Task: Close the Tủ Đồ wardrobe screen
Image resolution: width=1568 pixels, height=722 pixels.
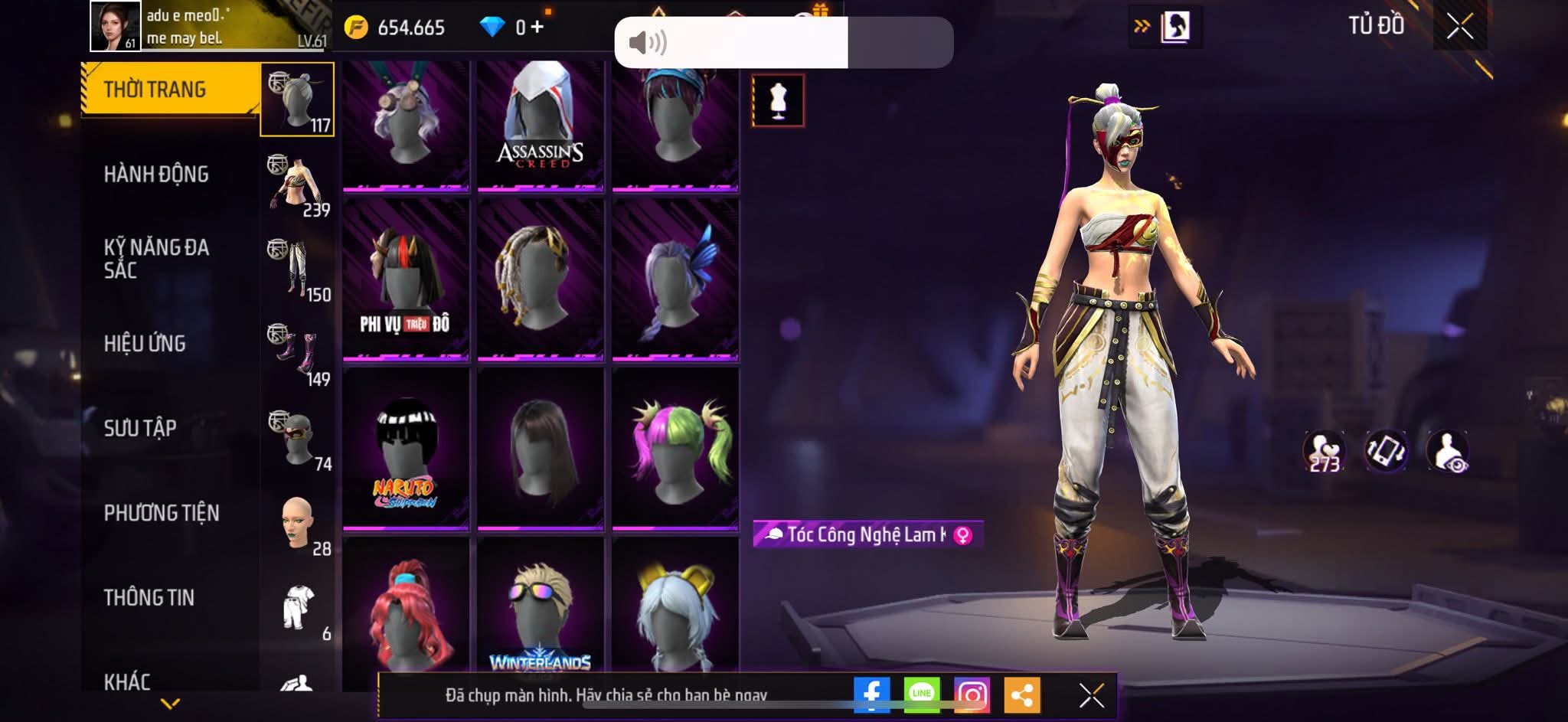Action: tap(1459, 27)
